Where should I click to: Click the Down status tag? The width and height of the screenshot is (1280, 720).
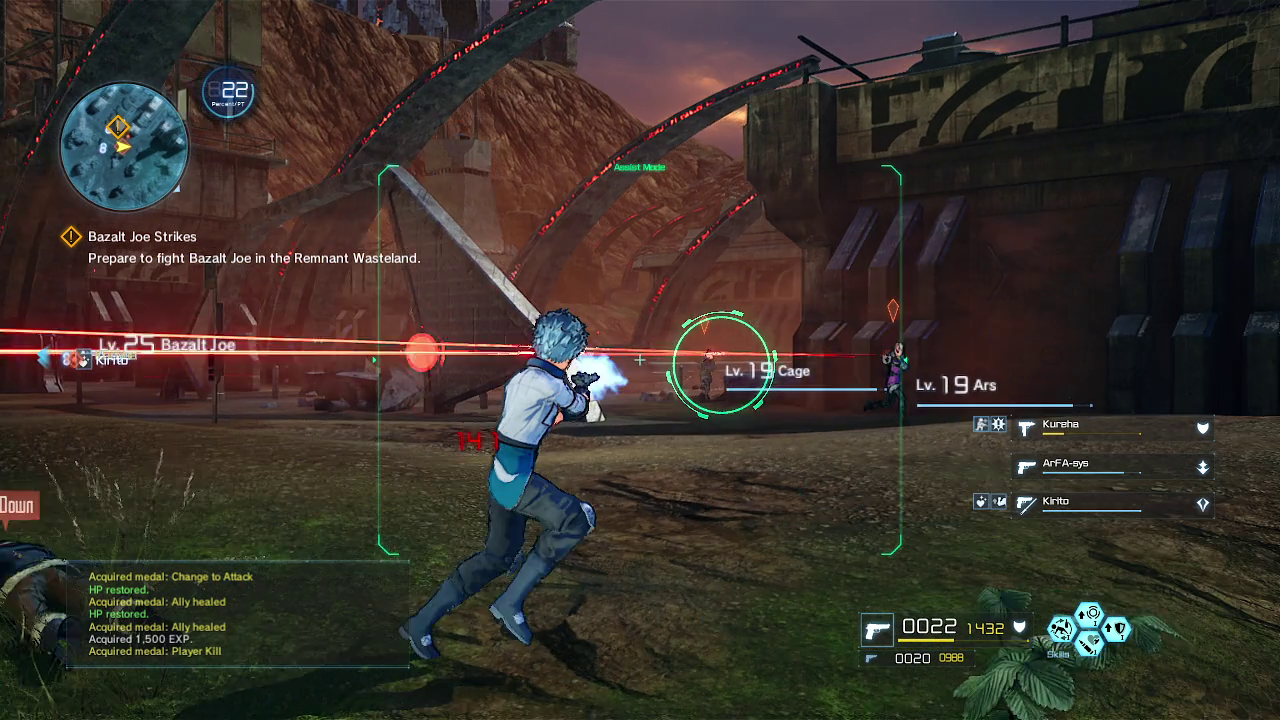pyautogui.click(x=17, y=506)
